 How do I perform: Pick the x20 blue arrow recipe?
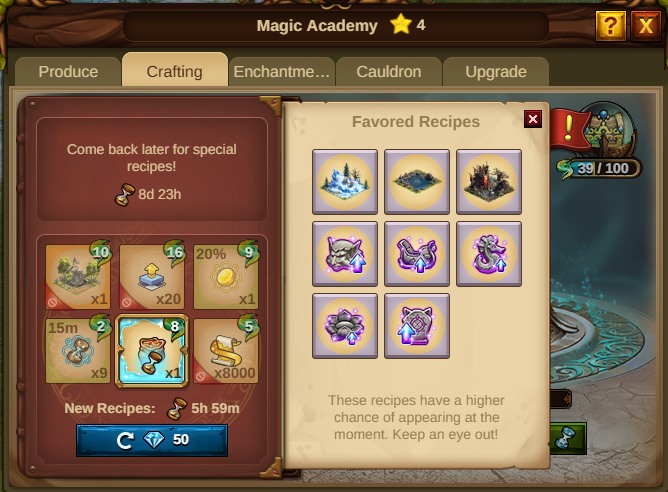[152, 277]
